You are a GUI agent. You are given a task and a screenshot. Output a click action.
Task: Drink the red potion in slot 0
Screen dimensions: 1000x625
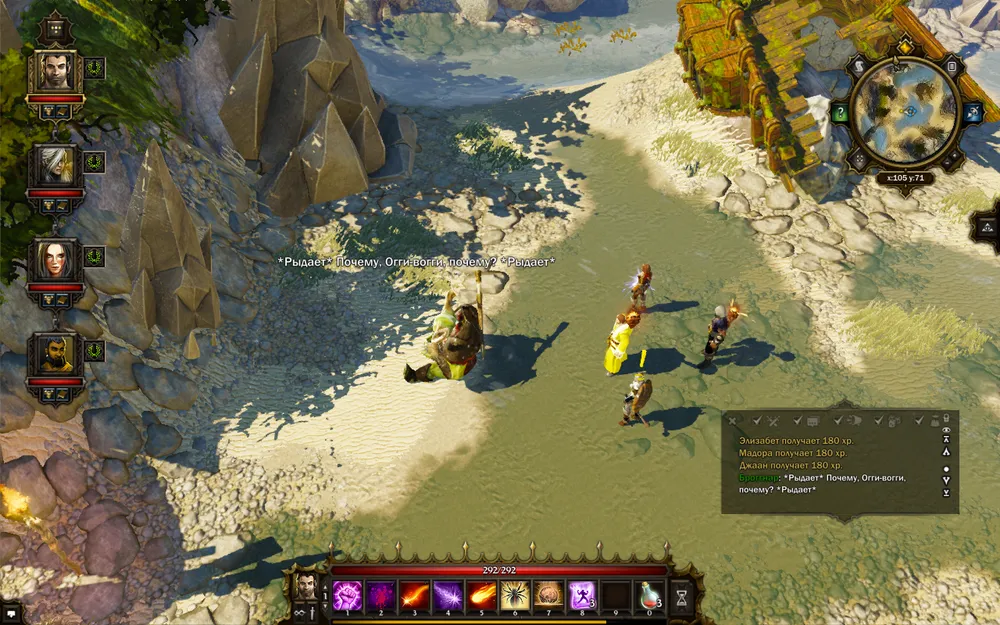[650, 595]
